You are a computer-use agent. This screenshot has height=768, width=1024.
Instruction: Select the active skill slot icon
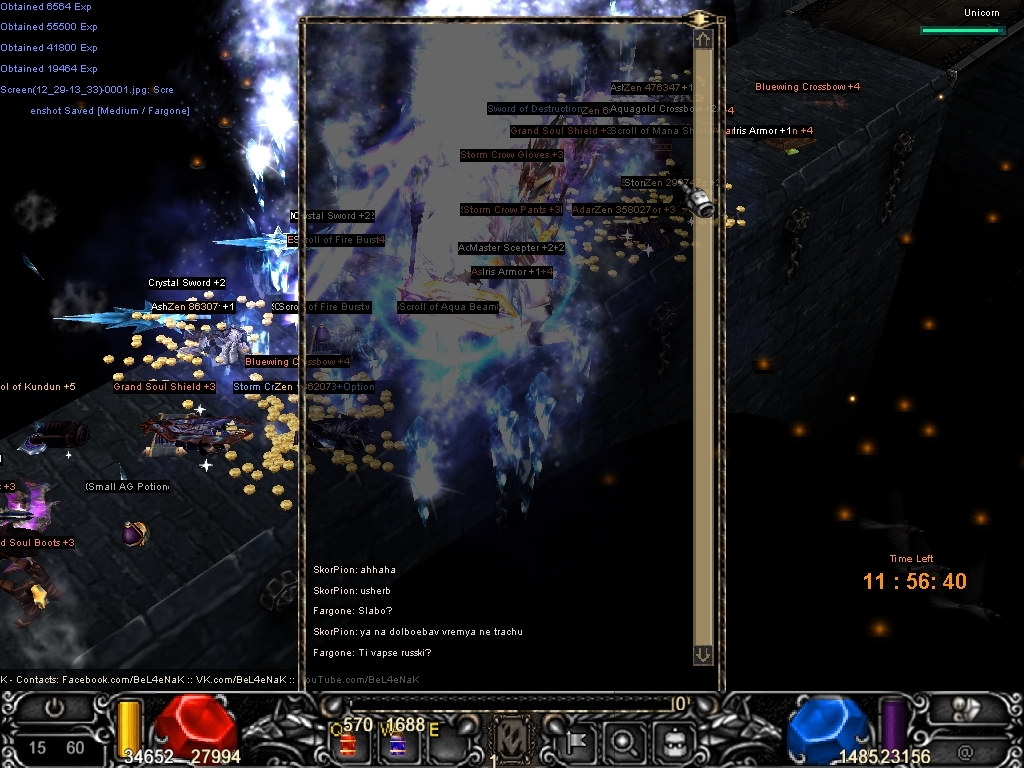(513, 740)
